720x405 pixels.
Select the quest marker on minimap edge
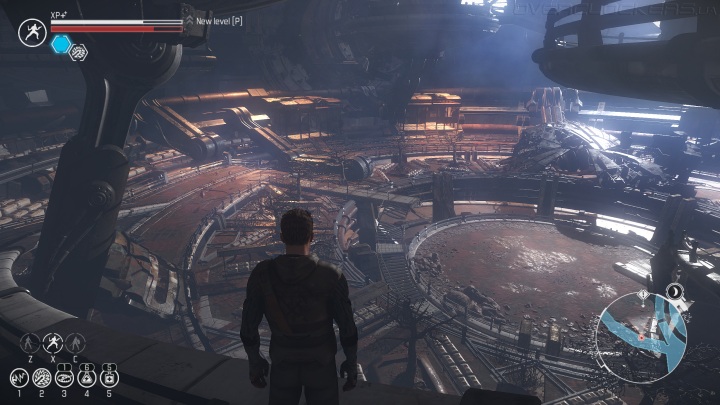click(x=645, y=296)
